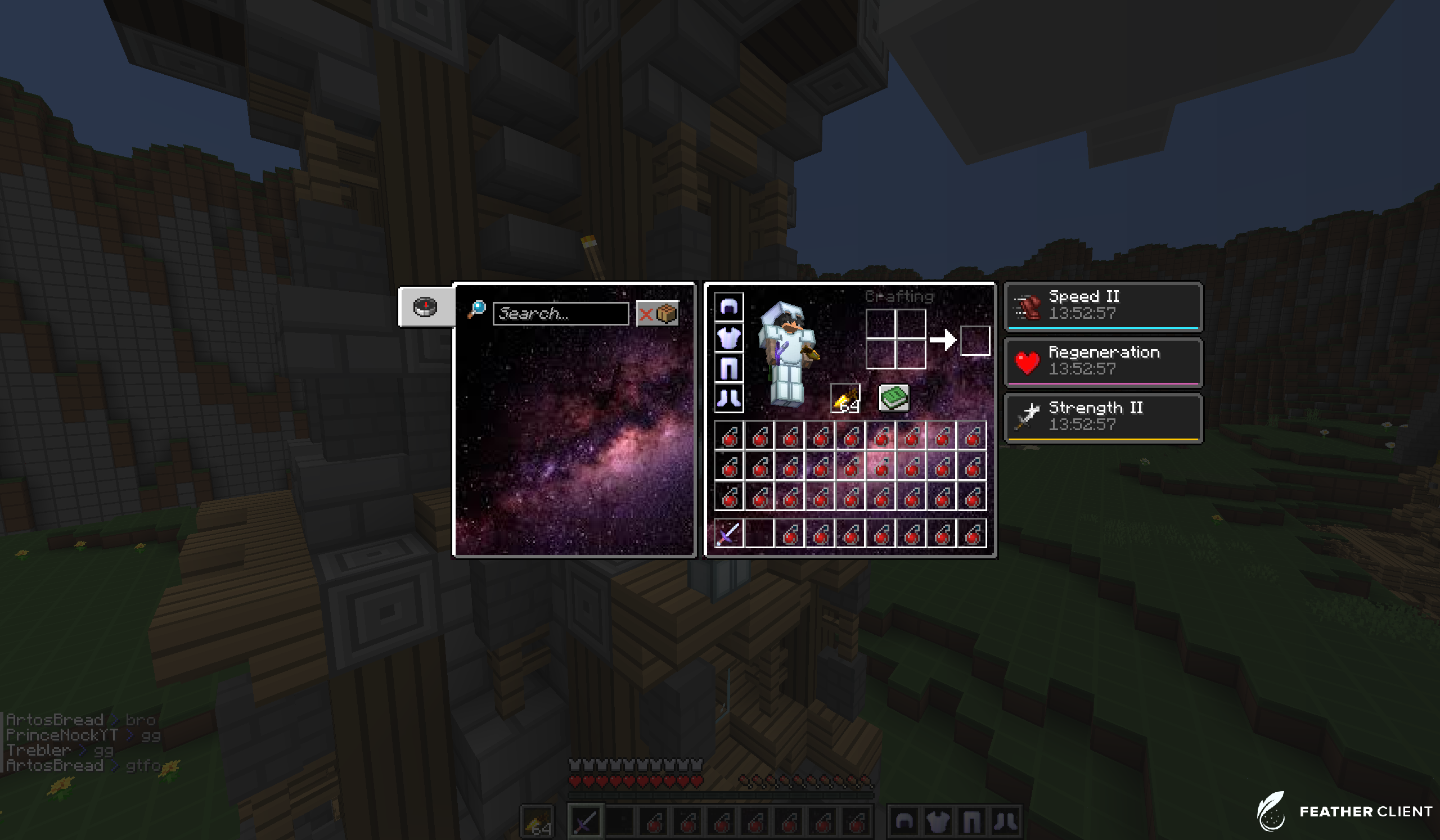The height and width of the screenshot is (840, 1440).
Task: Close the recipe book via green book icon
Action: point(894,398)
